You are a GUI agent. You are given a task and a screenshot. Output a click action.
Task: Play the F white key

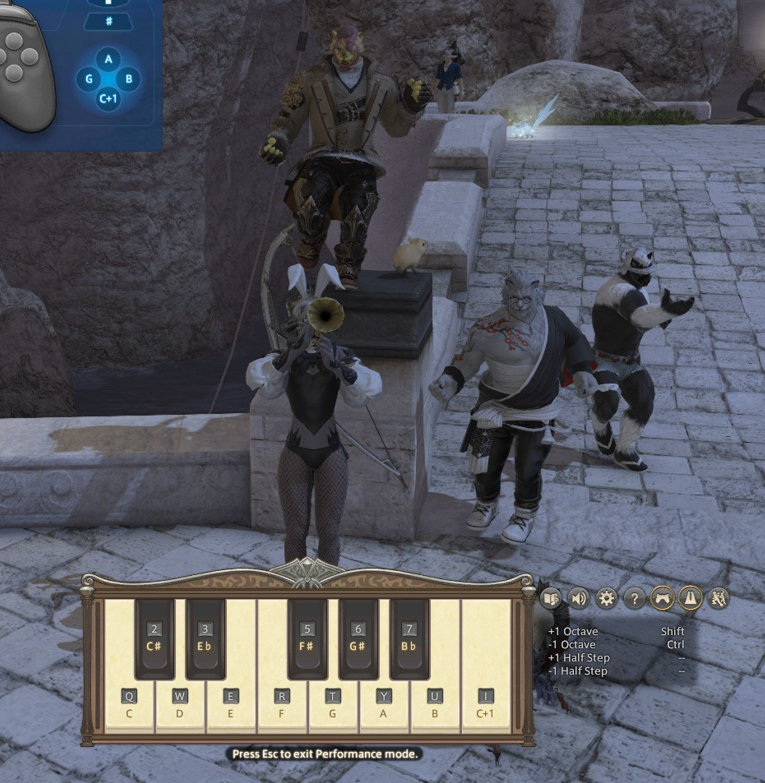tap(282, 705)
